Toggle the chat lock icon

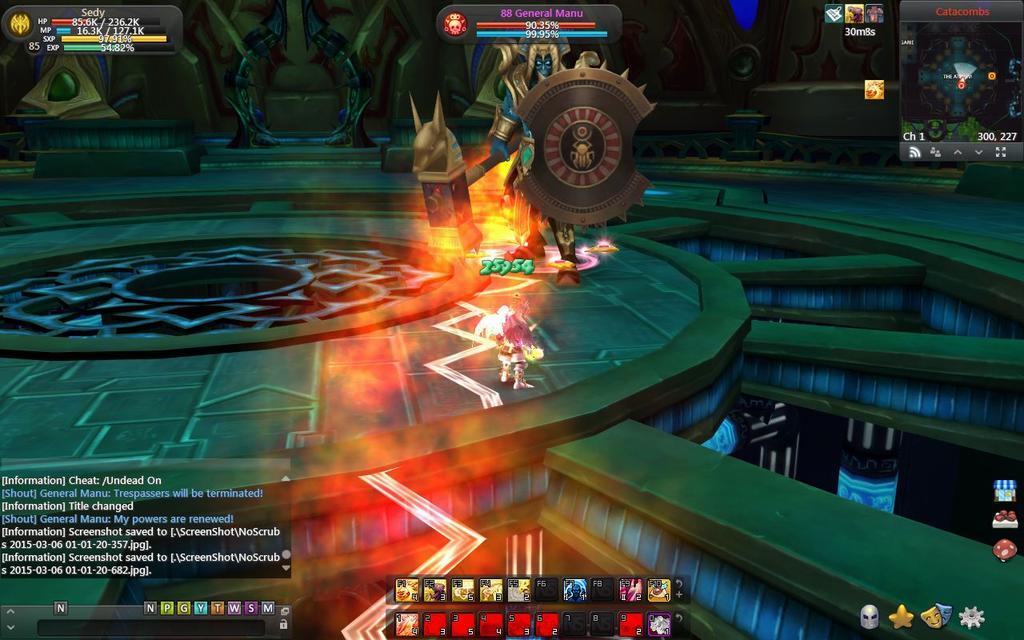(284, 625)
